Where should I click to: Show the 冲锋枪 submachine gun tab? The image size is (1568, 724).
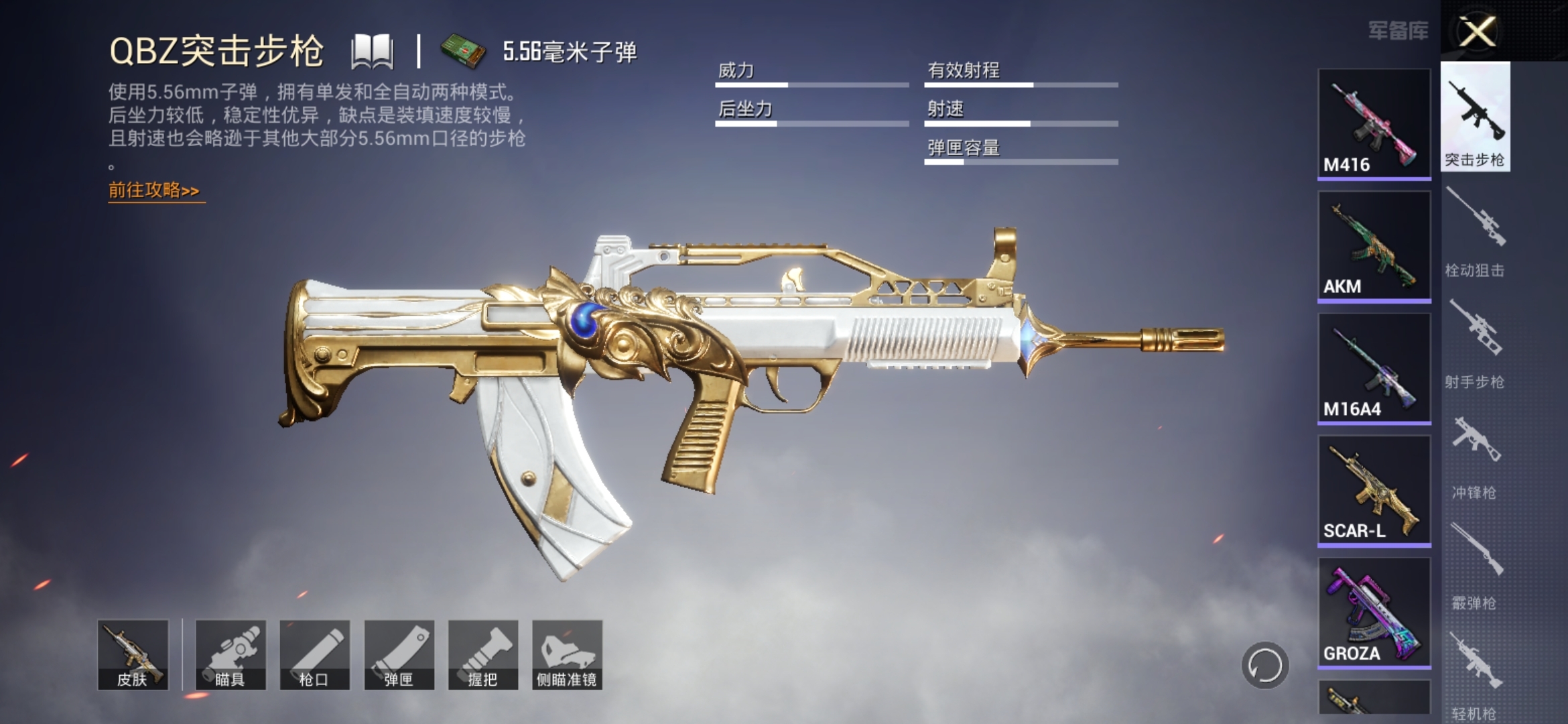click(1475, 456)
